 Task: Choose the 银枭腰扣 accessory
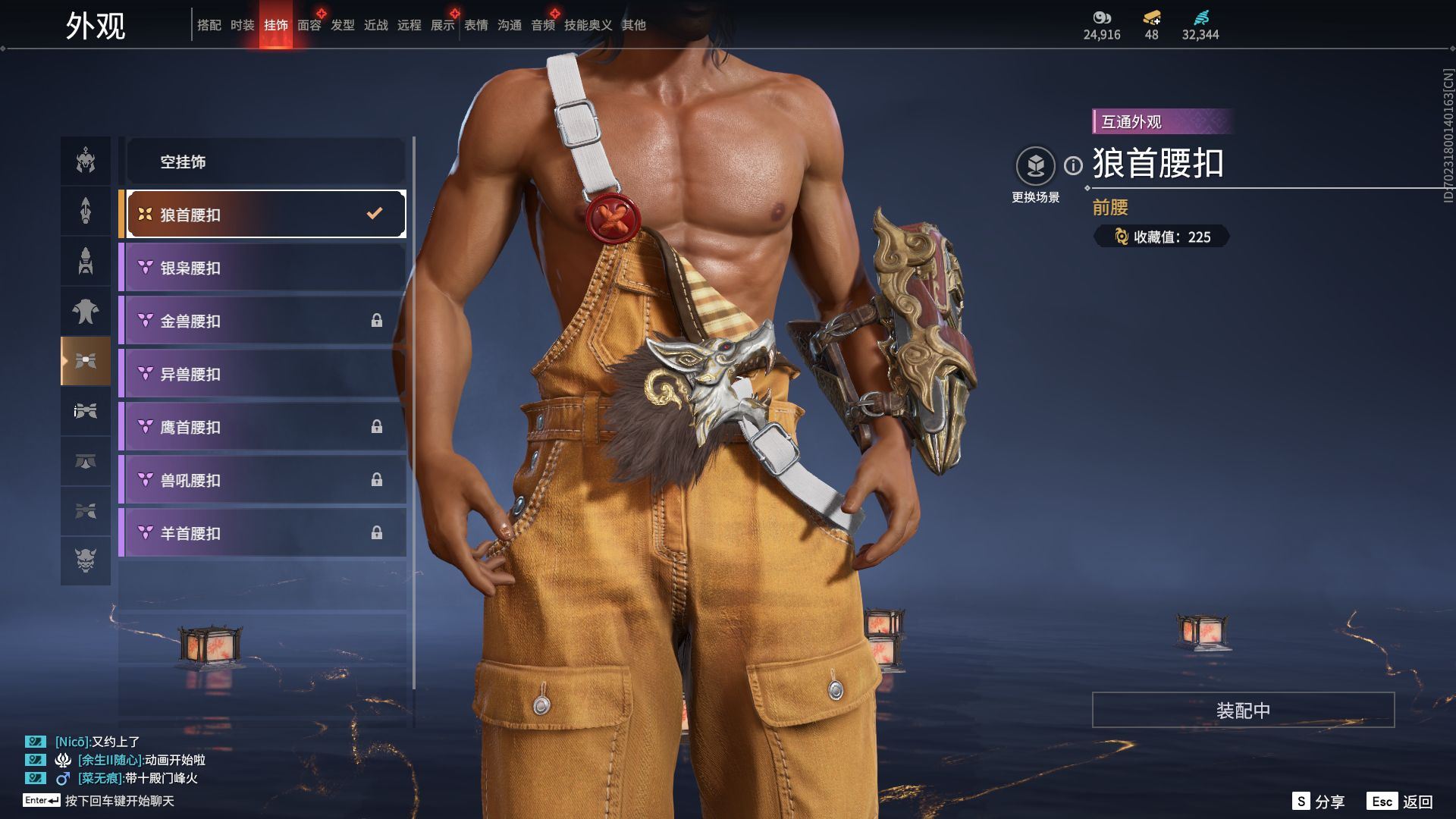click(x=265, y=268)
